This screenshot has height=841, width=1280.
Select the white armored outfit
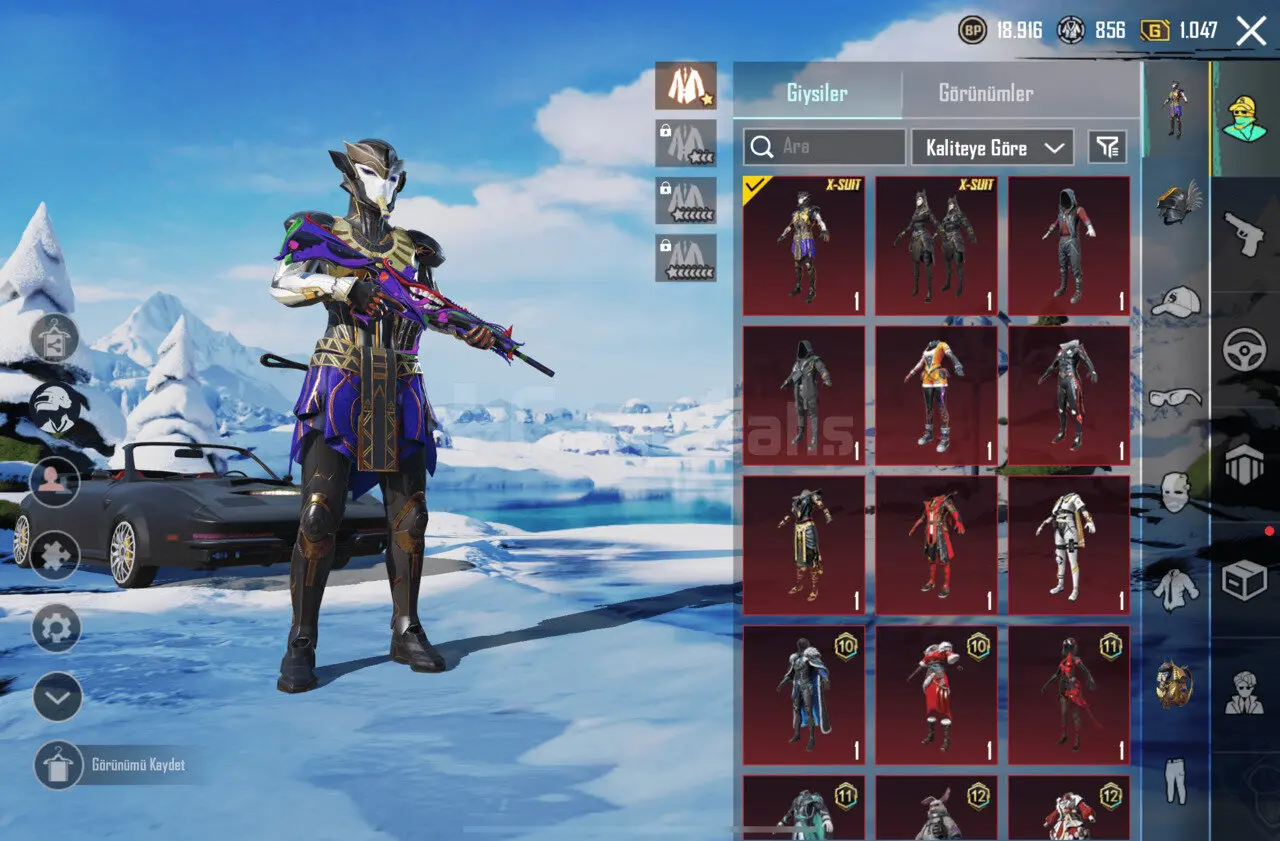tap(1069, 545)
